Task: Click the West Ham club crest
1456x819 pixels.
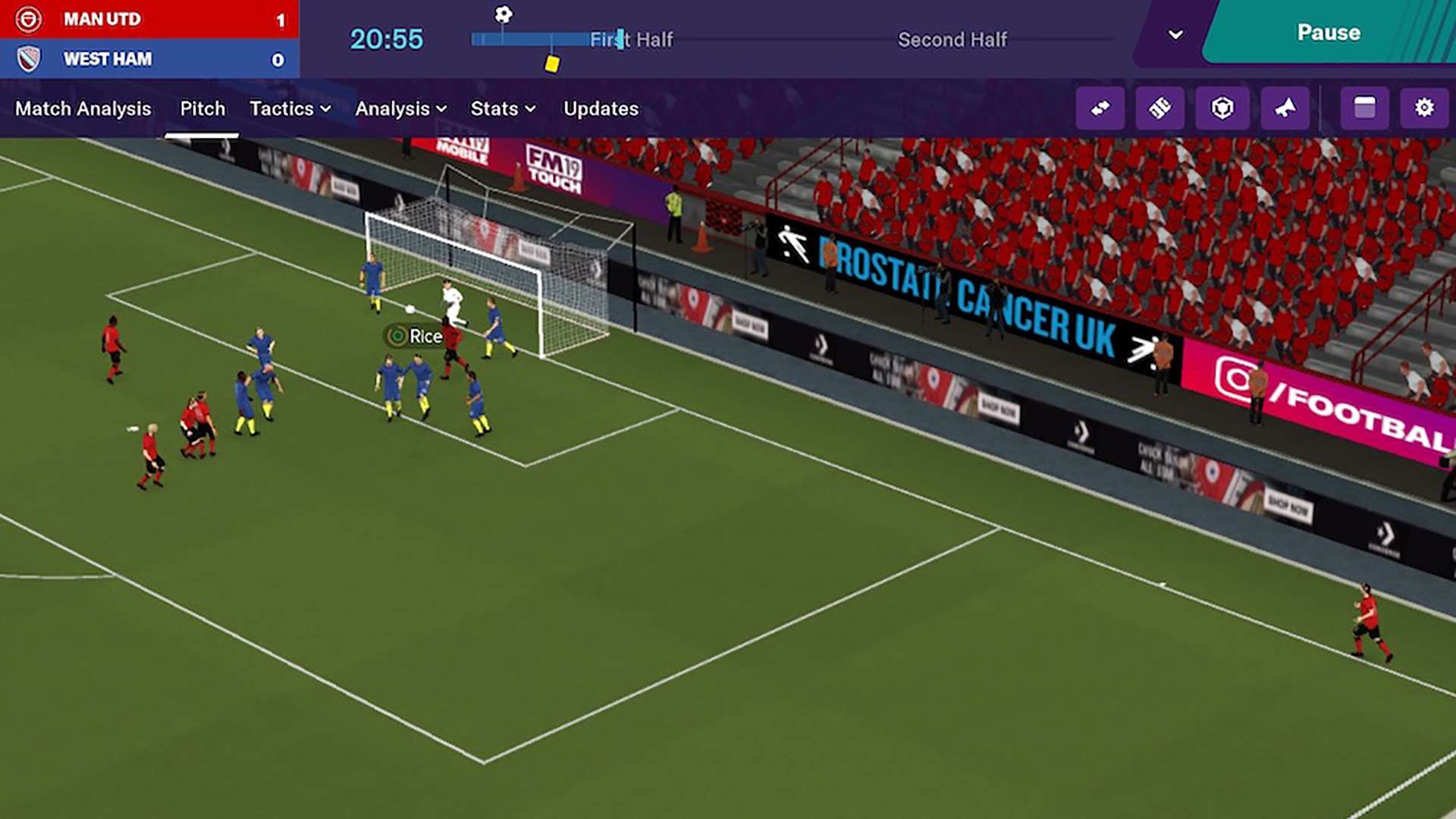Action: pyautogui.click(x=28, y=58)
